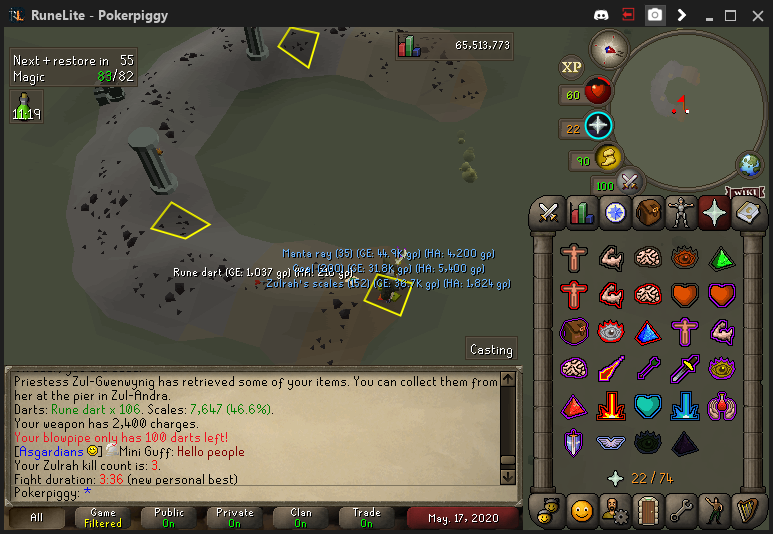The image size is (773, 534).
Task: Activate the special attack orb
Action: [630, 182]
